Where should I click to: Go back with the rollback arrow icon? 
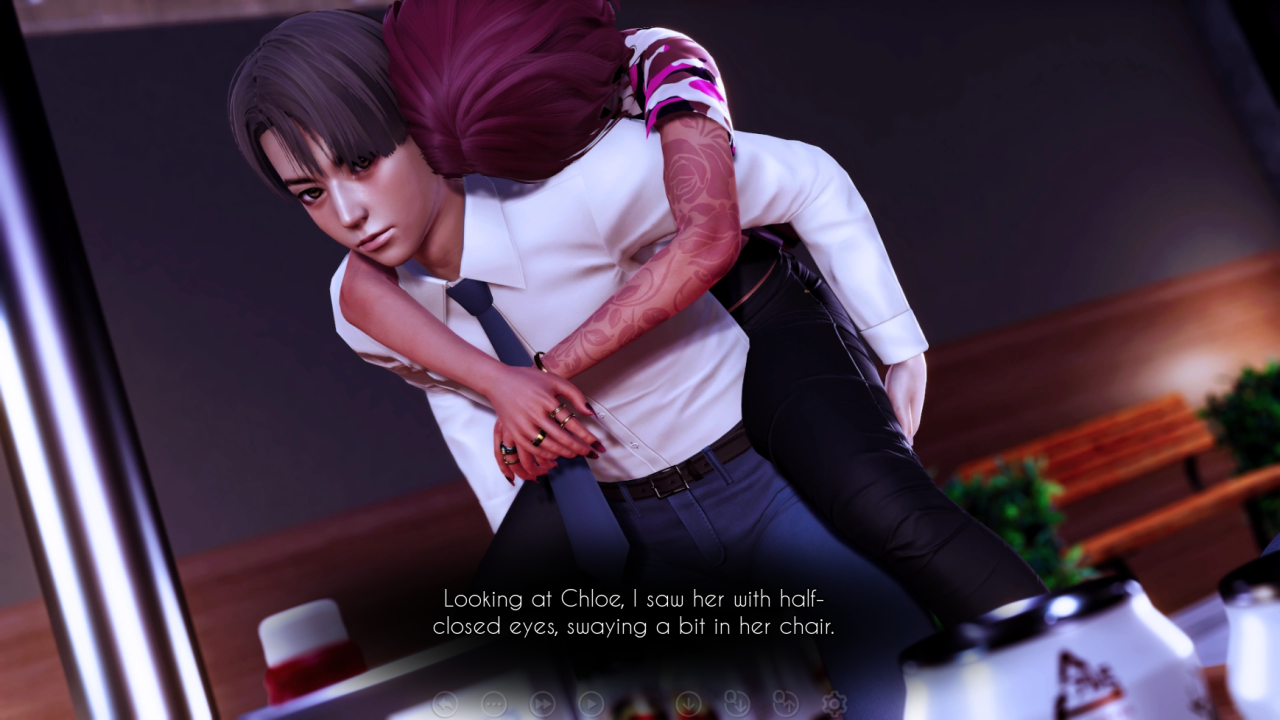445,704
